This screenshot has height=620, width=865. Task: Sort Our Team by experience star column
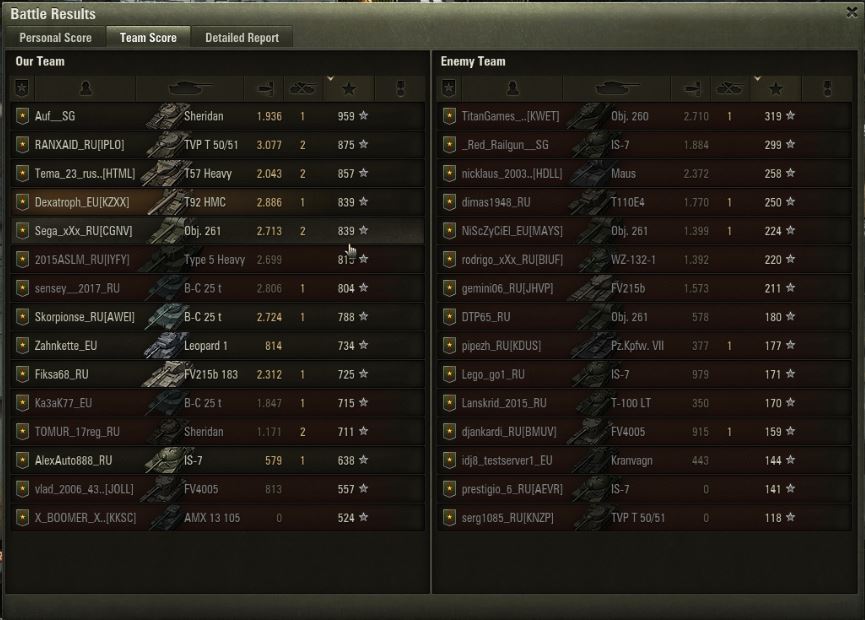pyautogui.click(x=348, y=89)
